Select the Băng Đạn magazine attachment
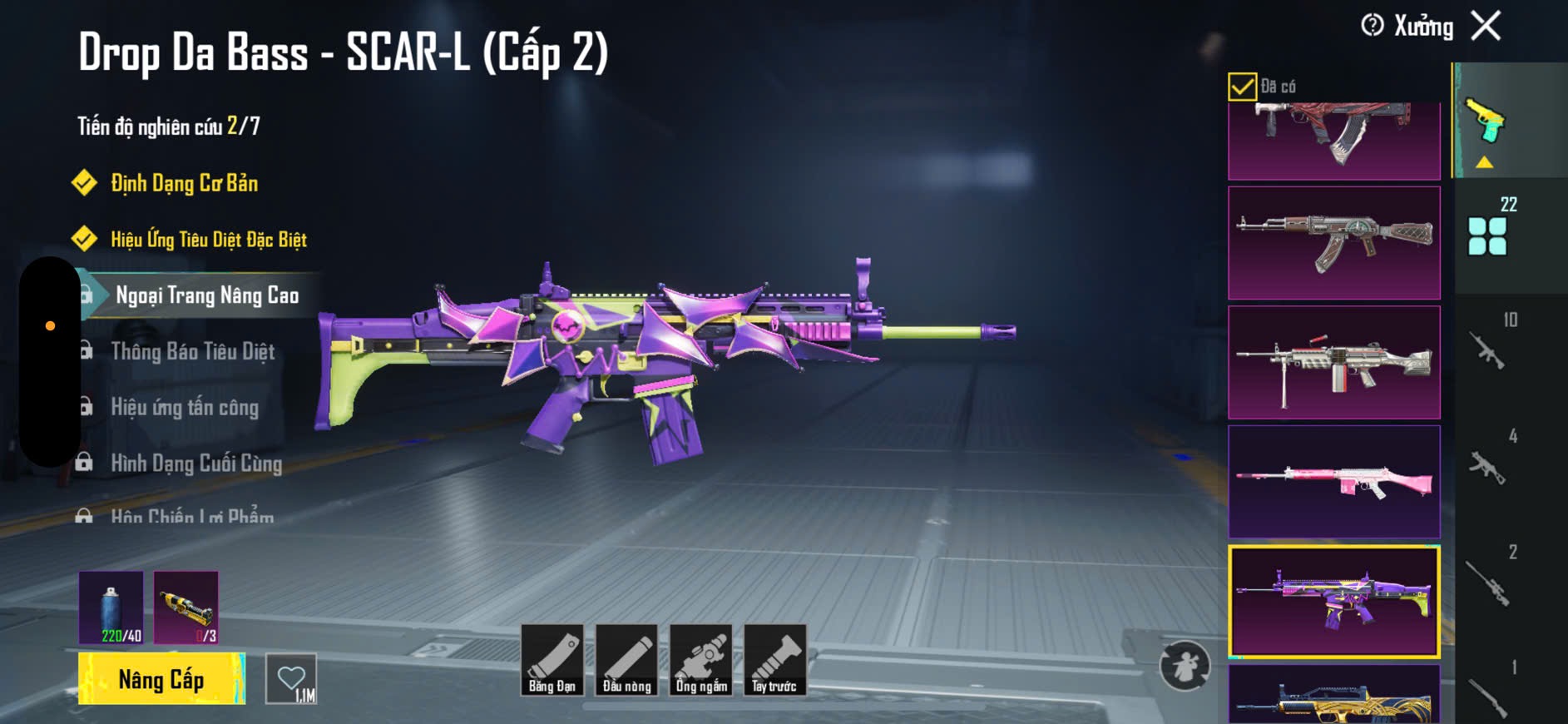 coord(552,660)
